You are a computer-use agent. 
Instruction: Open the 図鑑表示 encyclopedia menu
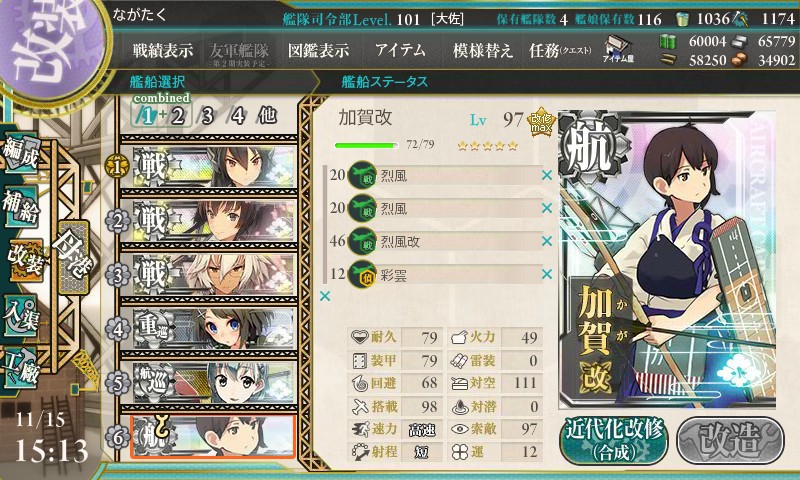[x=318, y=50]
